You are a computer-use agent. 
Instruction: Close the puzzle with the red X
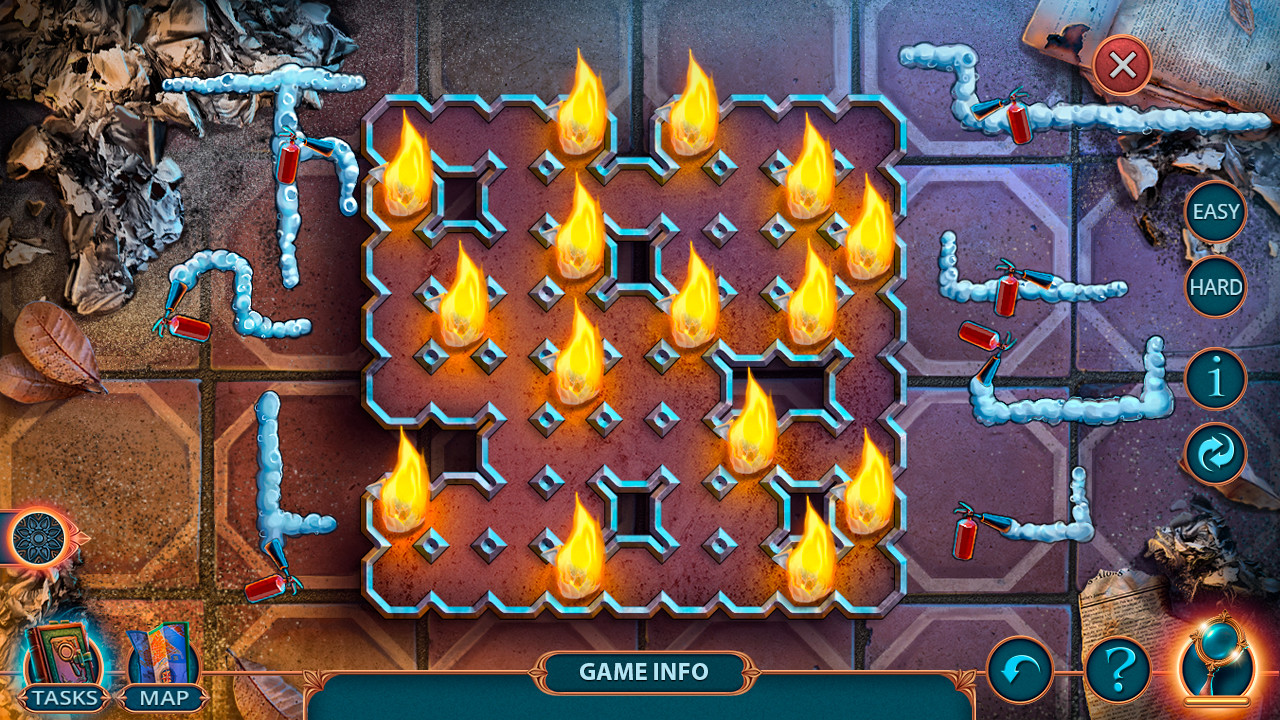1119,66
